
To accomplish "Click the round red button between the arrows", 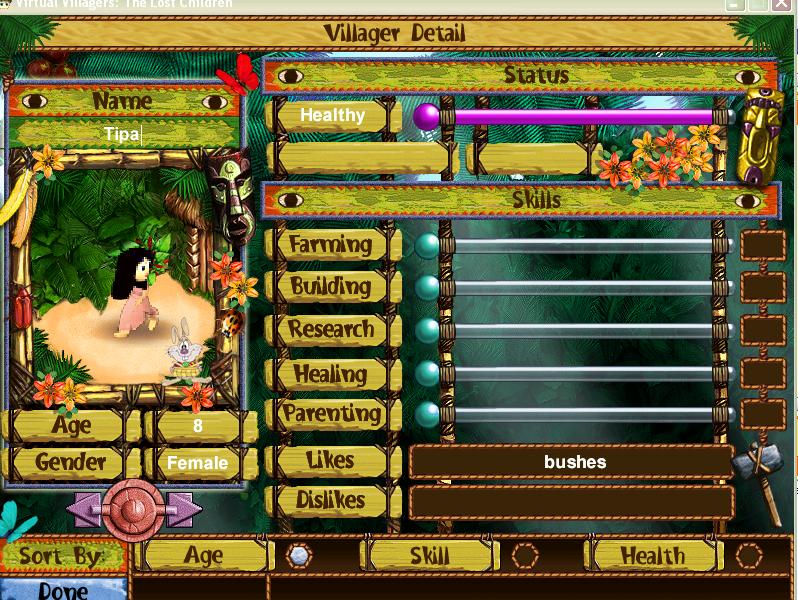I will point(133,509).
